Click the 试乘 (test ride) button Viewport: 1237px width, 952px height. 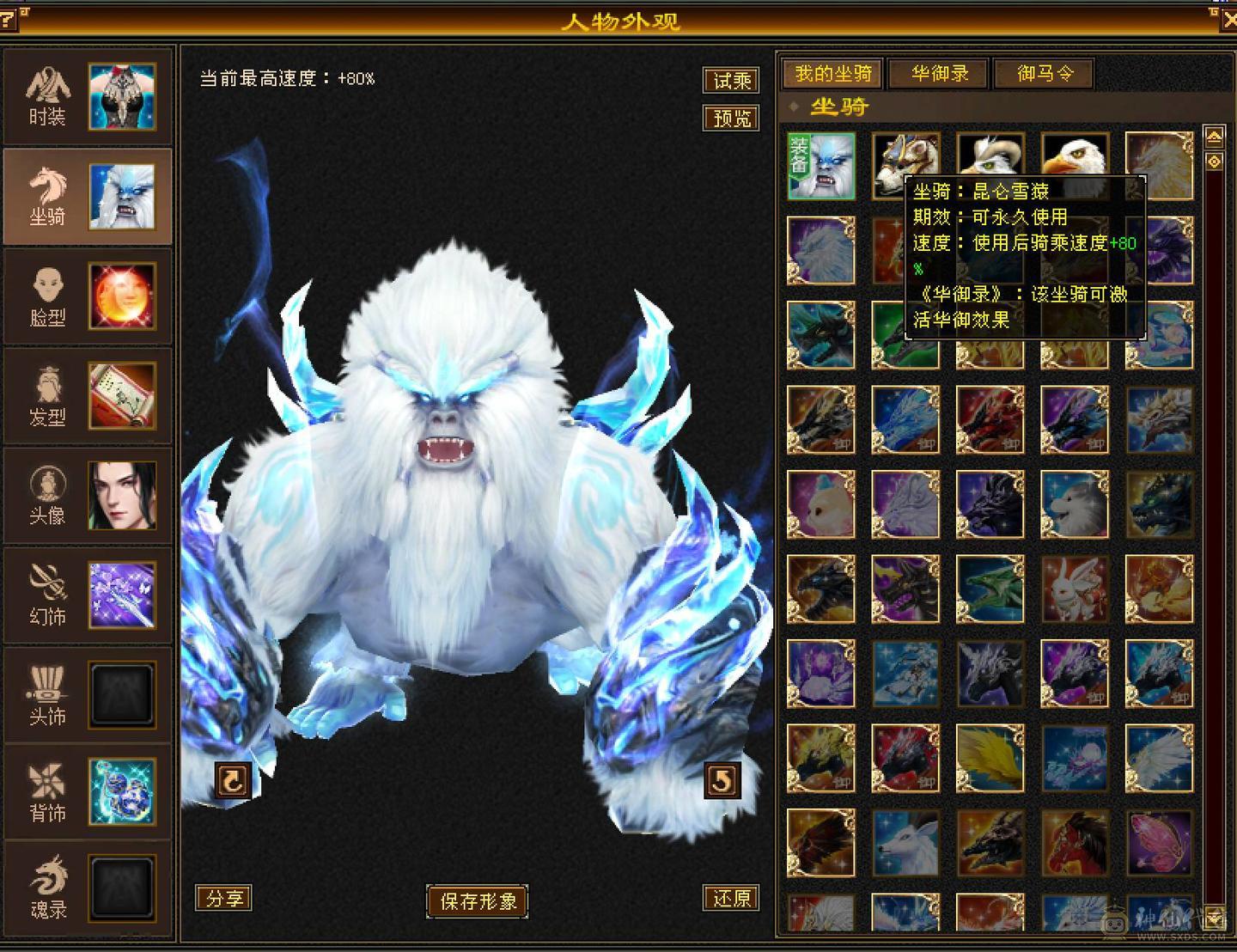coord(731,81)
